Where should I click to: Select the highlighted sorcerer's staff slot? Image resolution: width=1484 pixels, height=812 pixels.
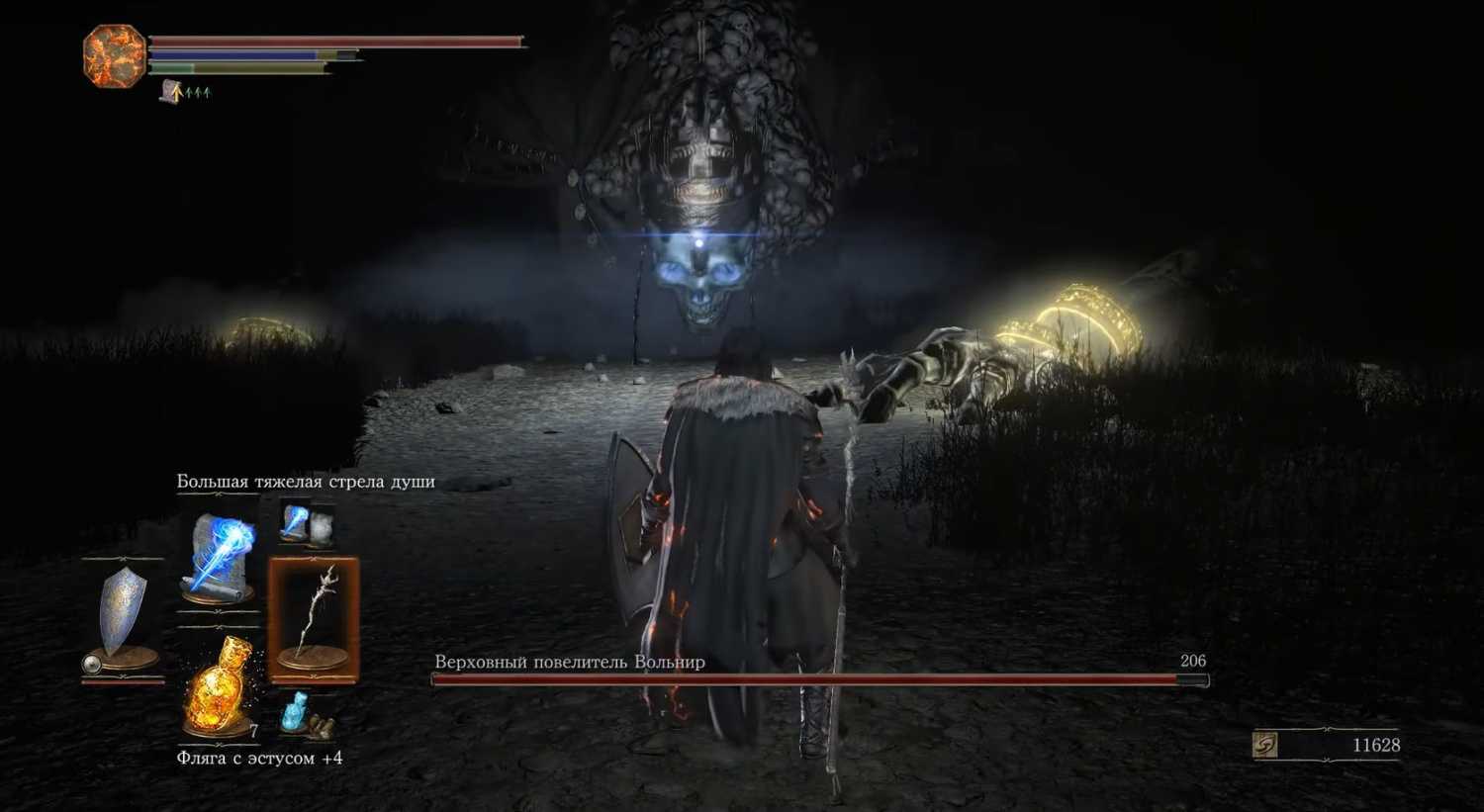[x=314, y=620]
